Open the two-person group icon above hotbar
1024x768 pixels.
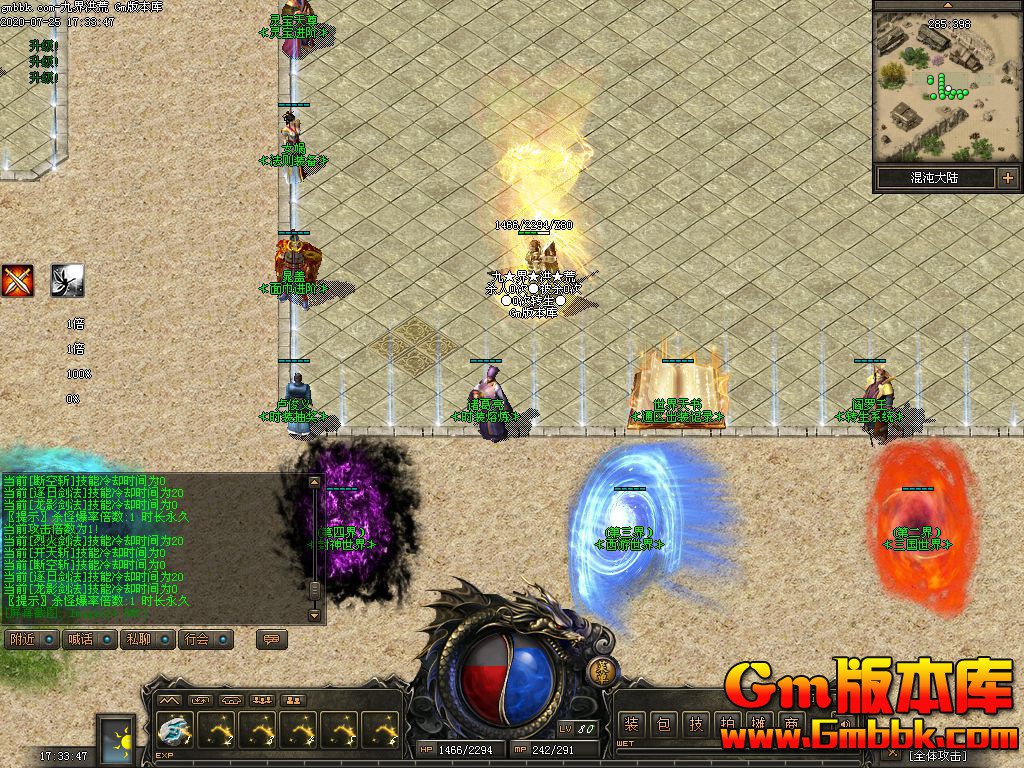(x=293, y=700)
